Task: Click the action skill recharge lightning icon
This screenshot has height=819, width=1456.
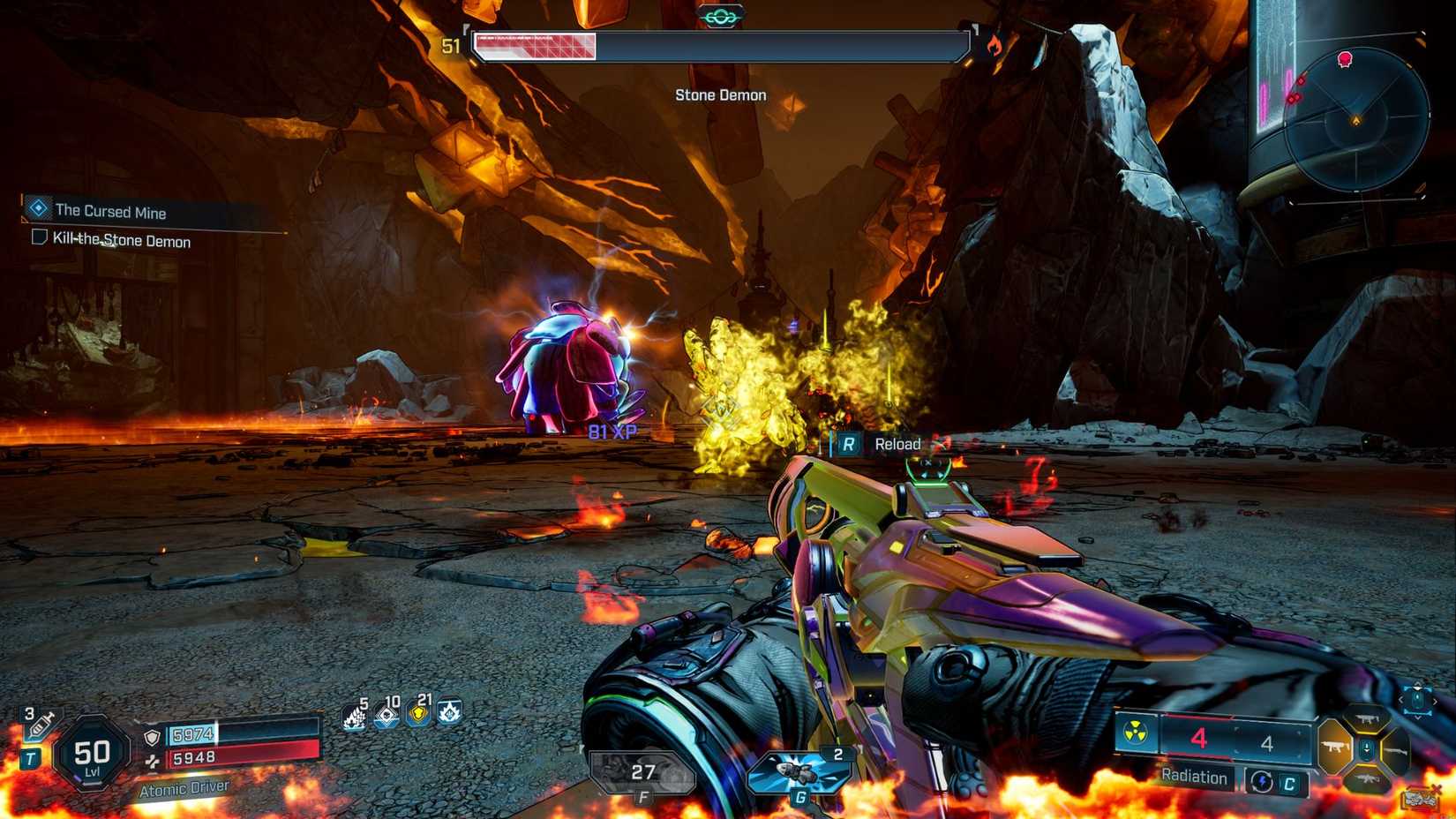Action: (1262, 781)
